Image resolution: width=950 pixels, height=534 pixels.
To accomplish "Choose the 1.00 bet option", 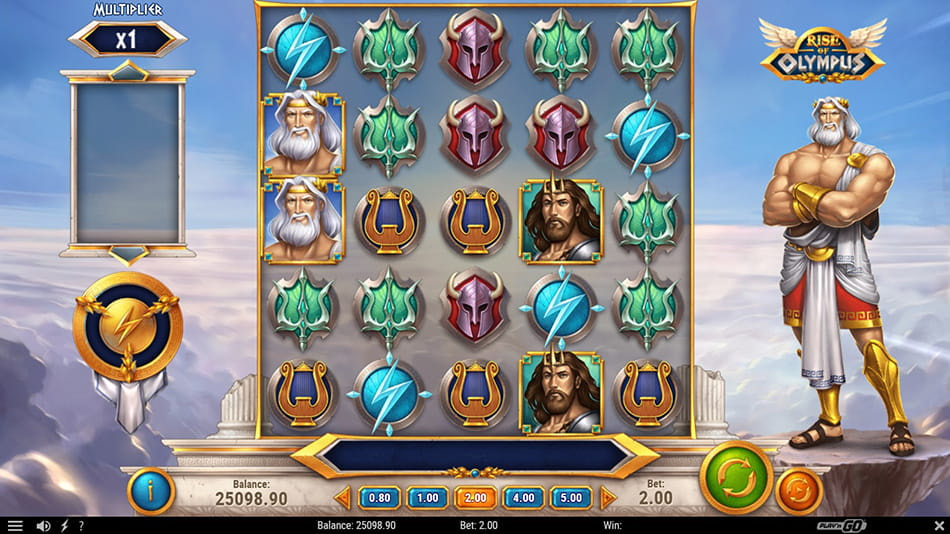I will click(428, 497).
